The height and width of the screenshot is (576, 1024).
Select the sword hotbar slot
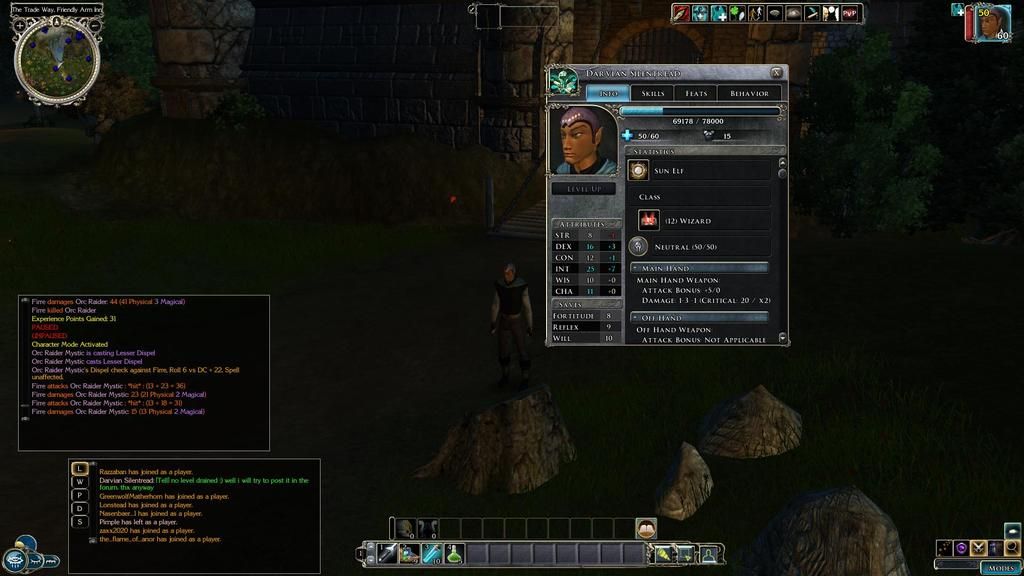pos(387,553)
